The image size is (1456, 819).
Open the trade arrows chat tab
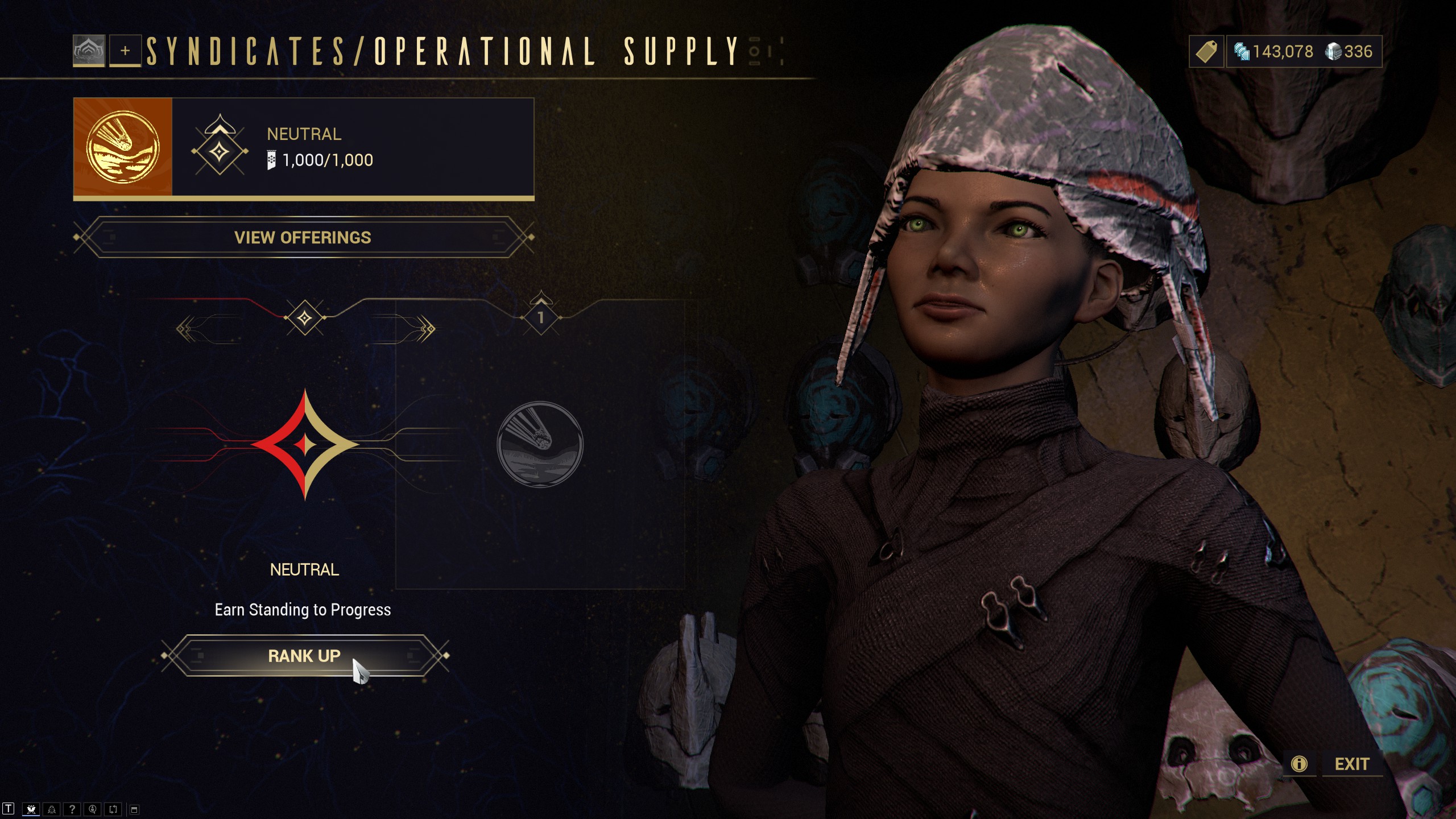point(113,809)
